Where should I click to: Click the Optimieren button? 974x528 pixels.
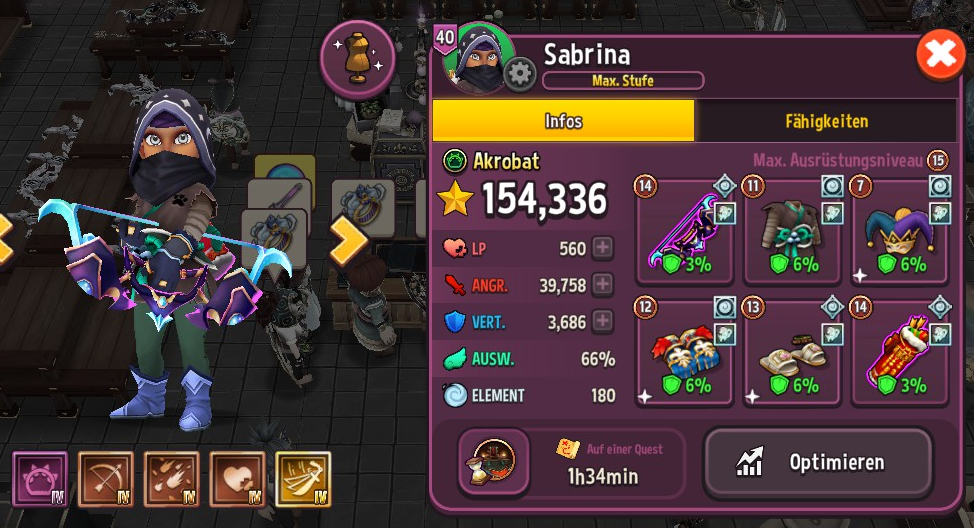coord(818,462)
